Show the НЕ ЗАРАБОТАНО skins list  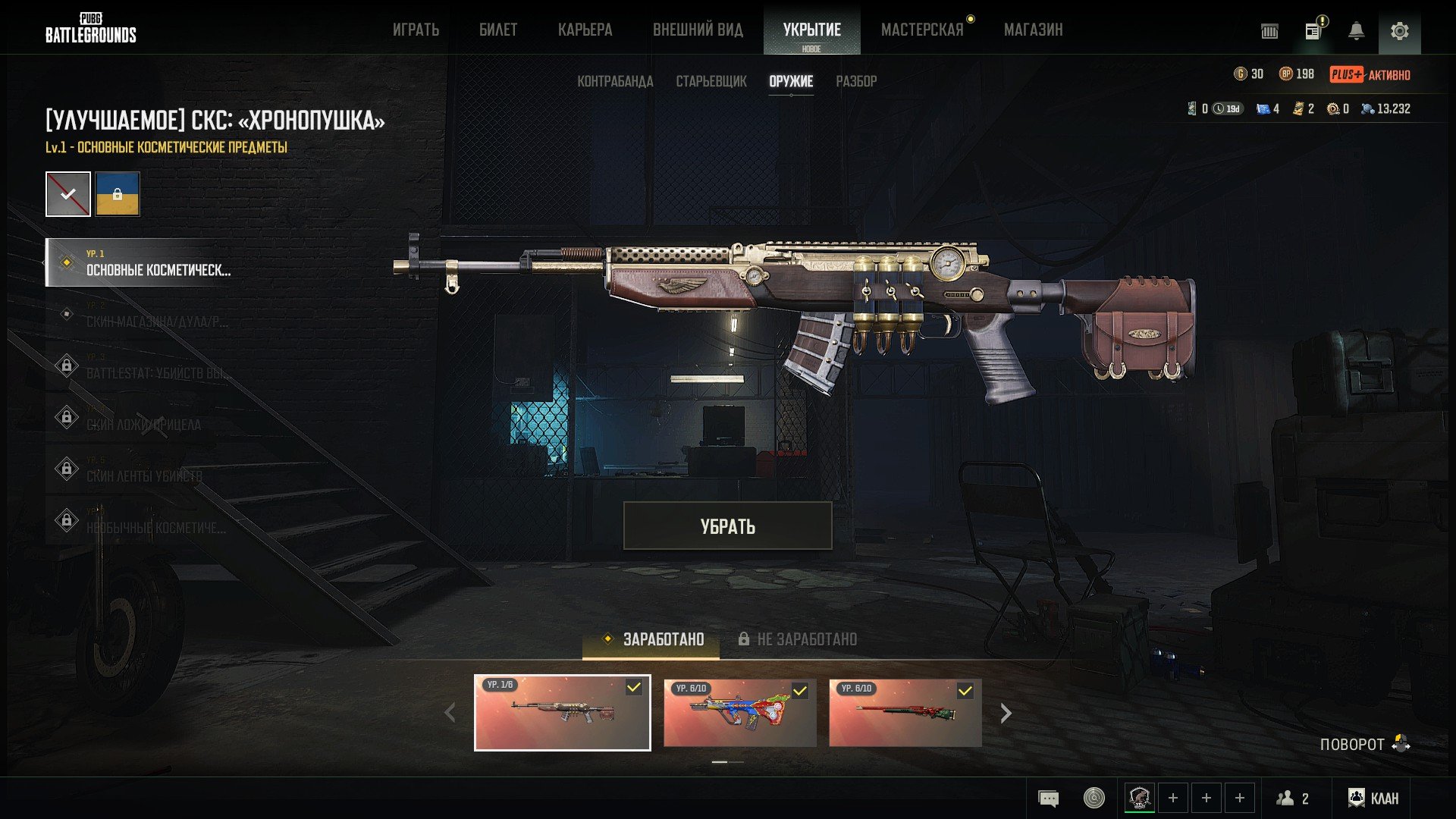click(798, 639)
